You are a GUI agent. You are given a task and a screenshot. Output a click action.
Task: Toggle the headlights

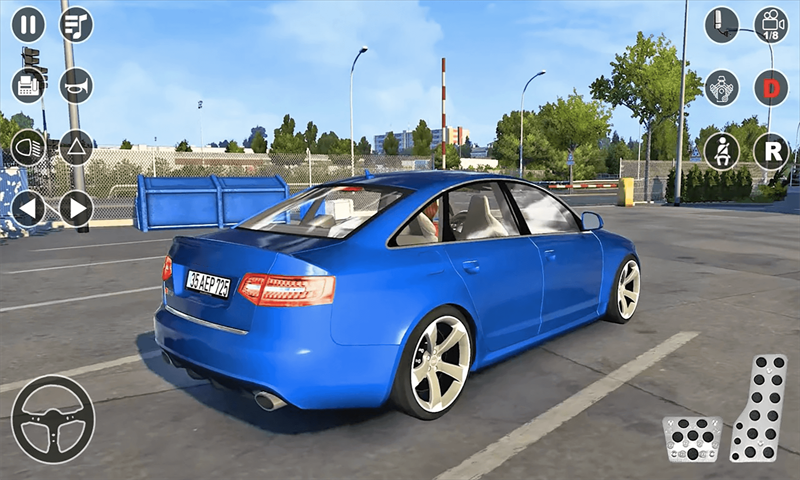tap(28, 148)
